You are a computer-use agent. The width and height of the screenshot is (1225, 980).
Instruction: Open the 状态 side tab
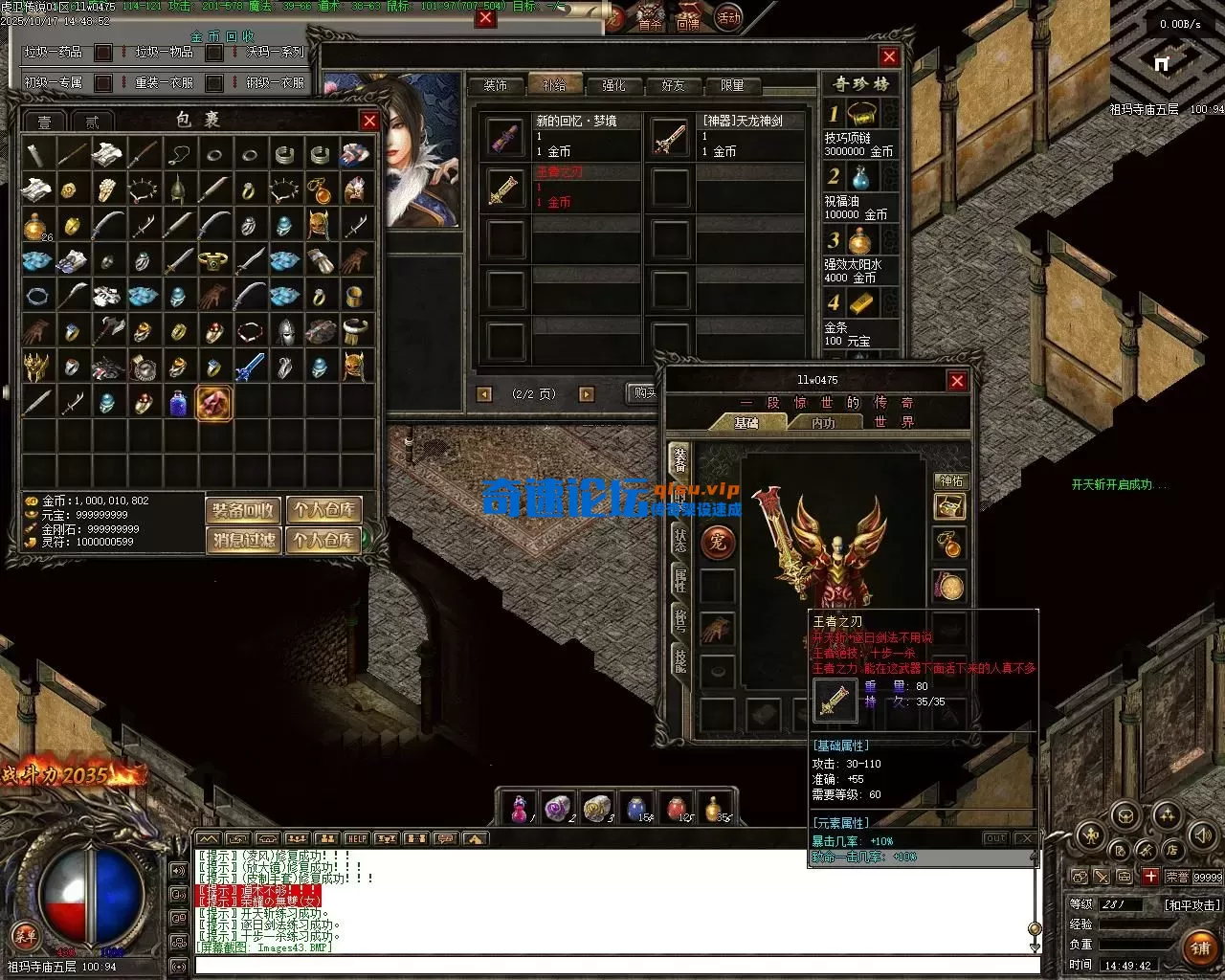point(679,538)
